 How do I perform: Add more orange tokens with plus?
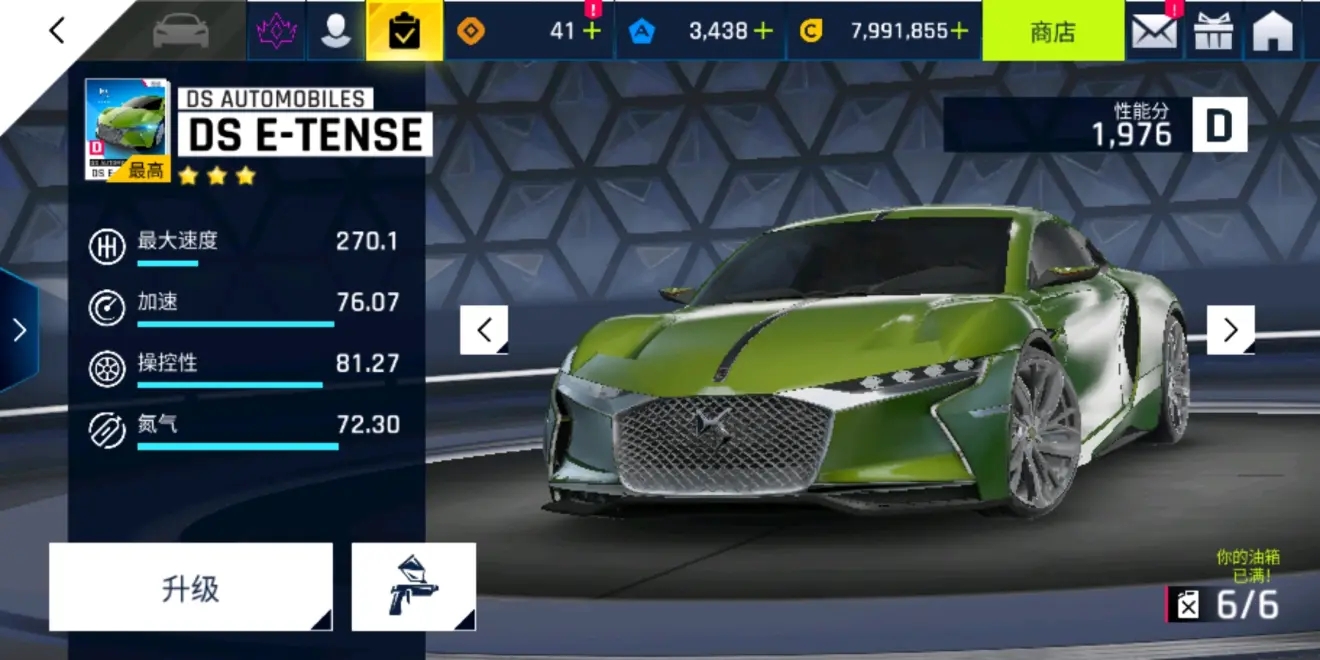coord(592,31)
